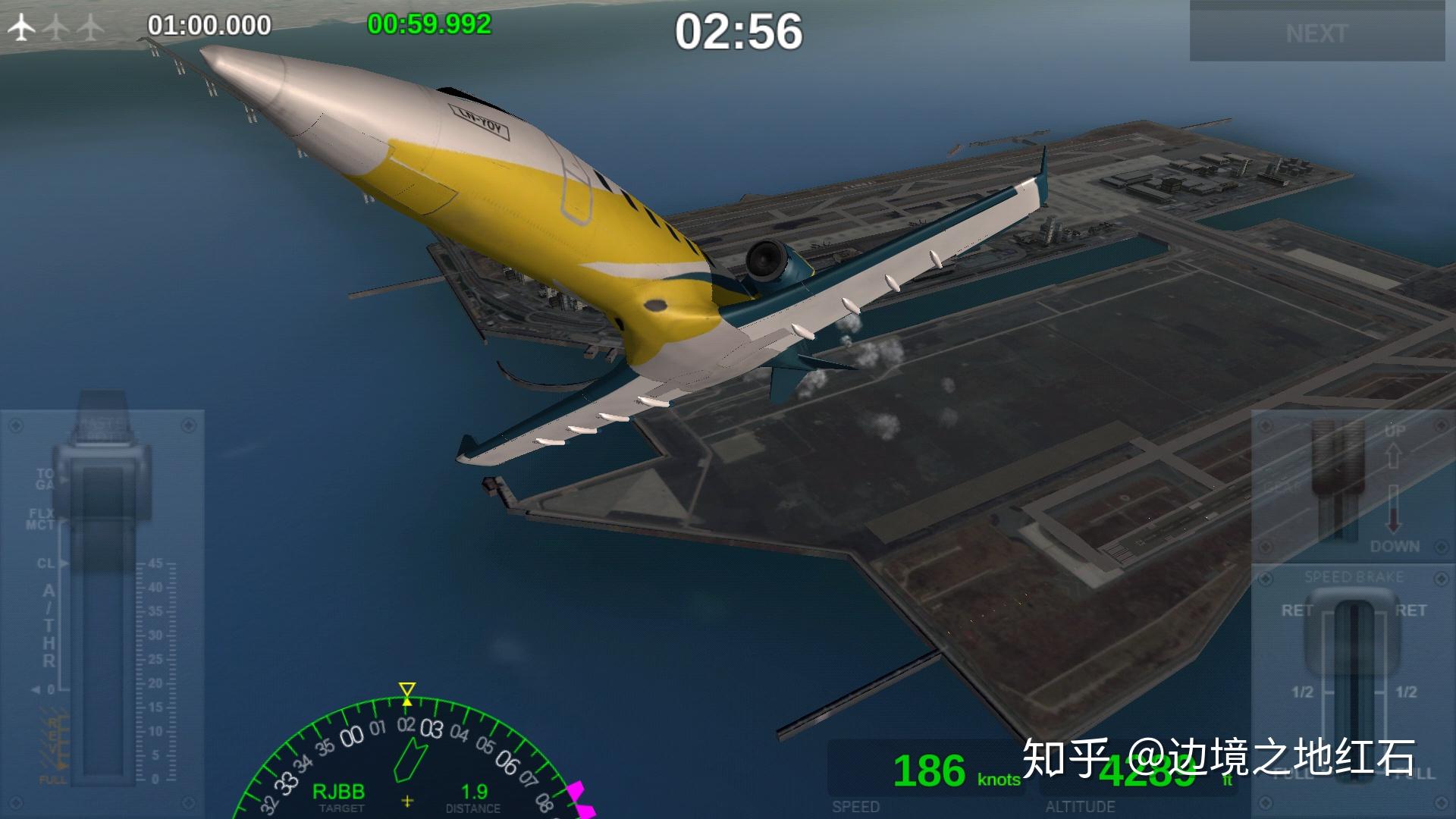Select the FLX MCT throttle position

coord(42,519)
